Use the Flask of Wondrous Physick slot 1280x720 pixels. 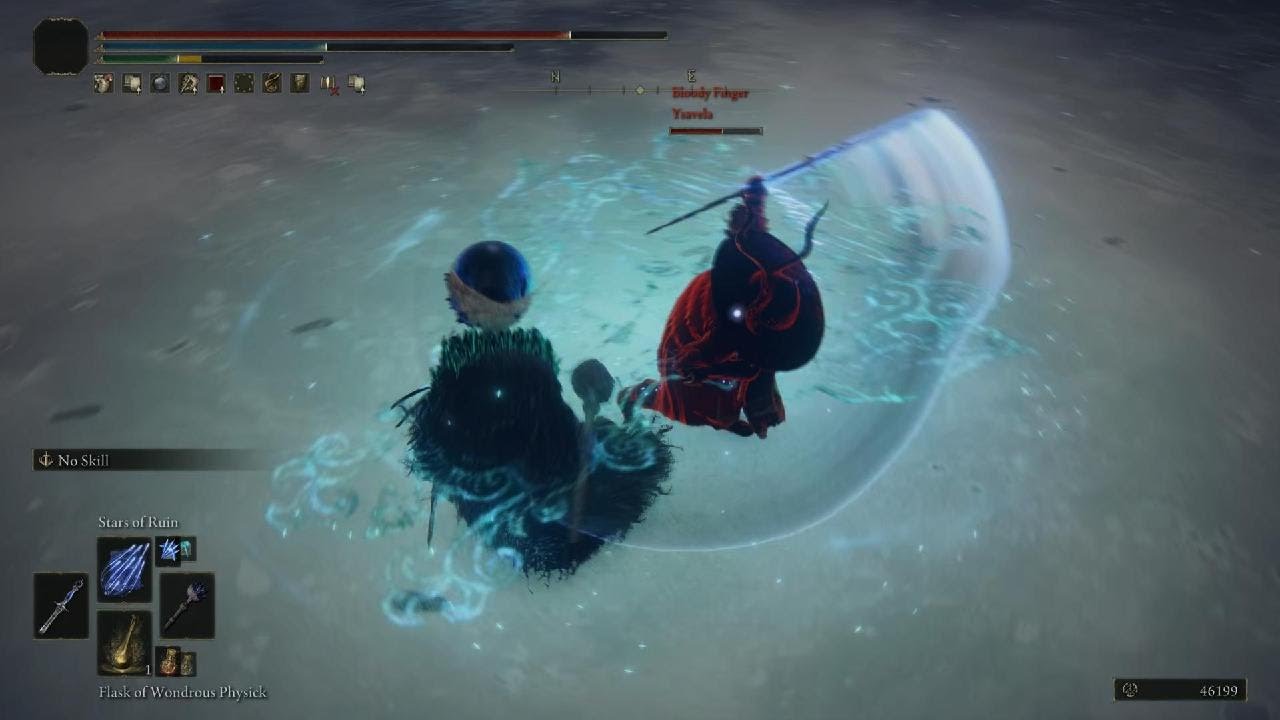point(124,642)
